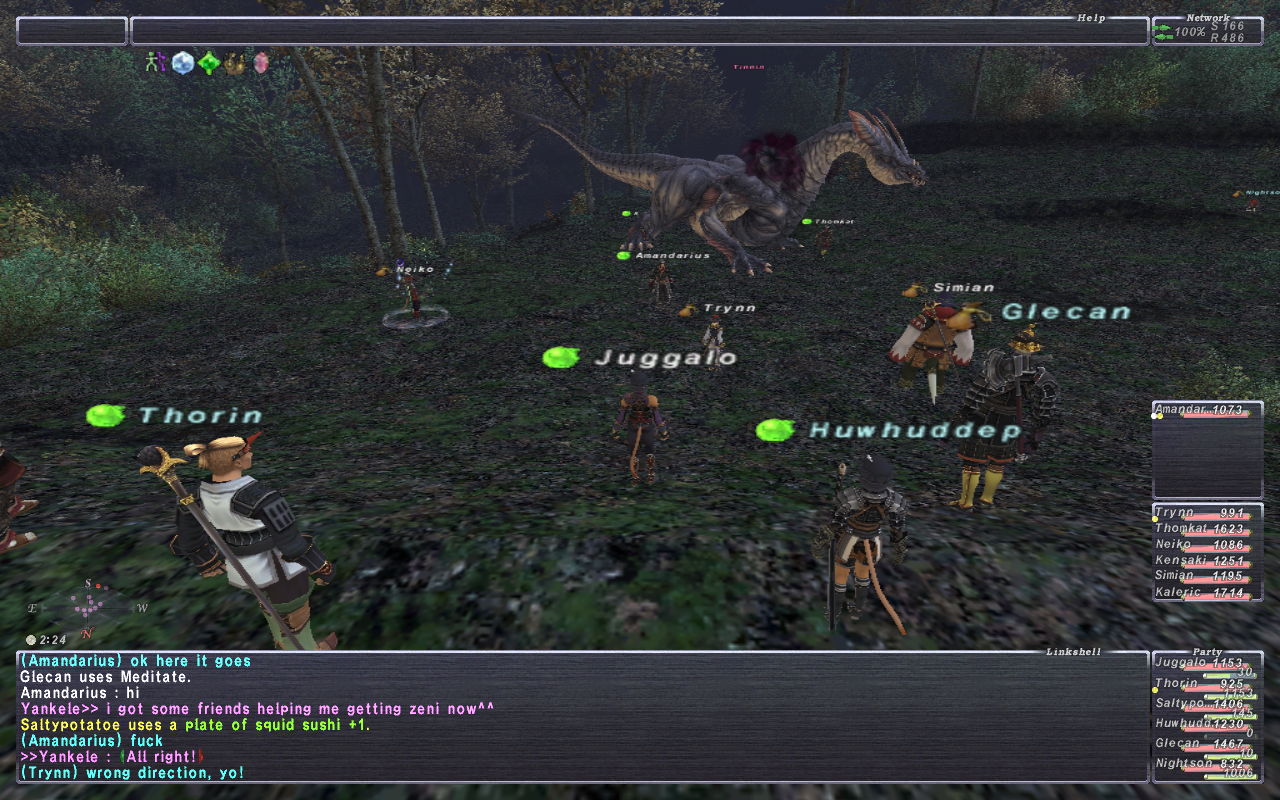
Task: Select the pink oval gem buff icon
Action: [261, 63]
